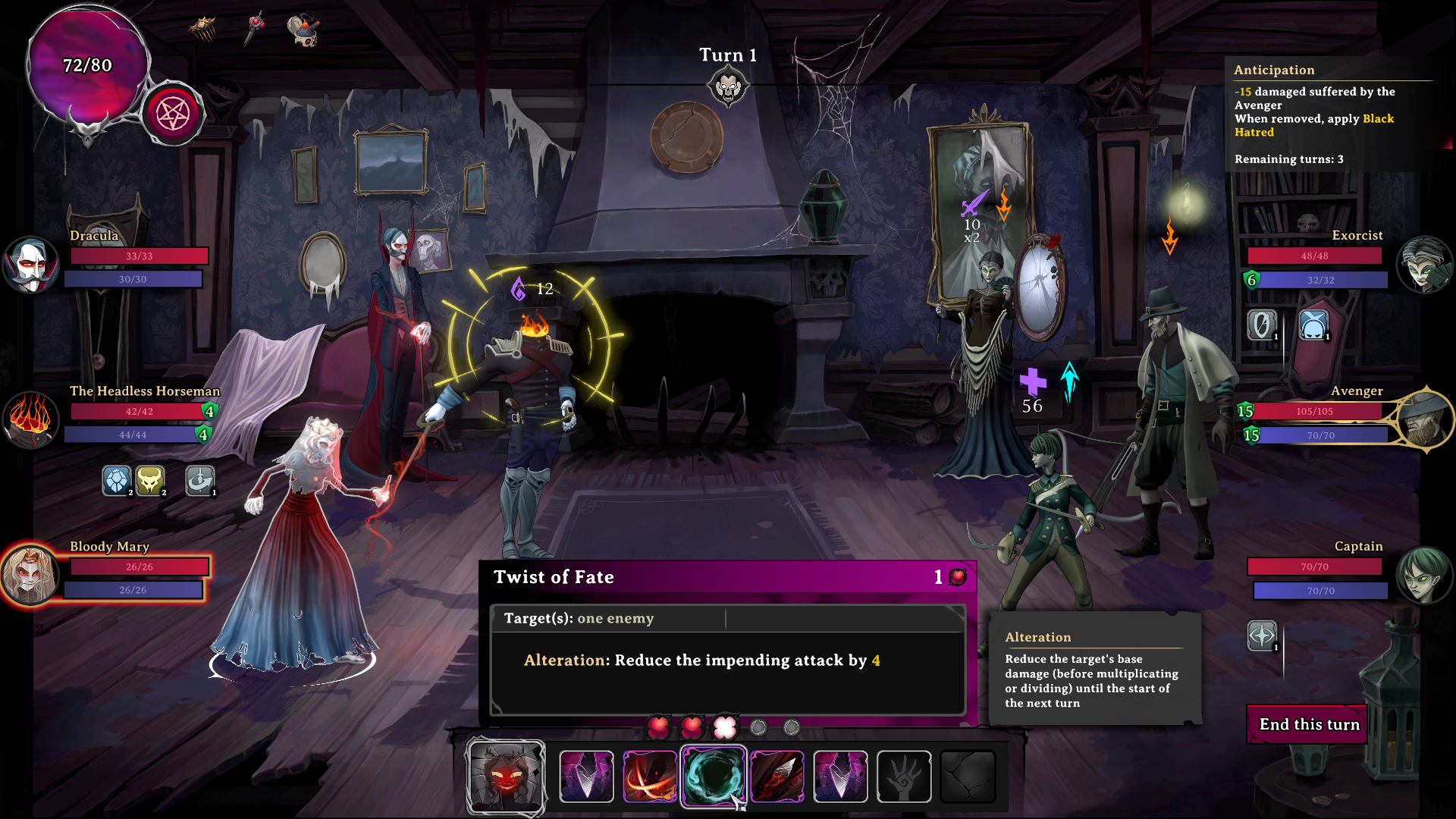Screen dimensions: 1456x819
Task: Choose the fiery orange slash ability
Action: click(x=650, y=776)
